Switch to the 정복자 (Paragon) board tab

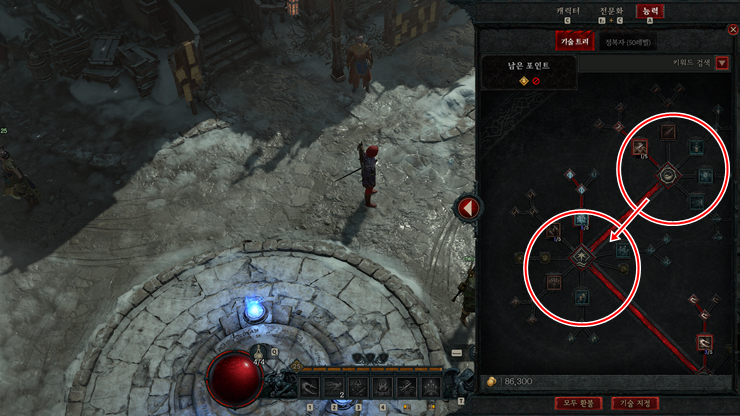tap(627, 42)
